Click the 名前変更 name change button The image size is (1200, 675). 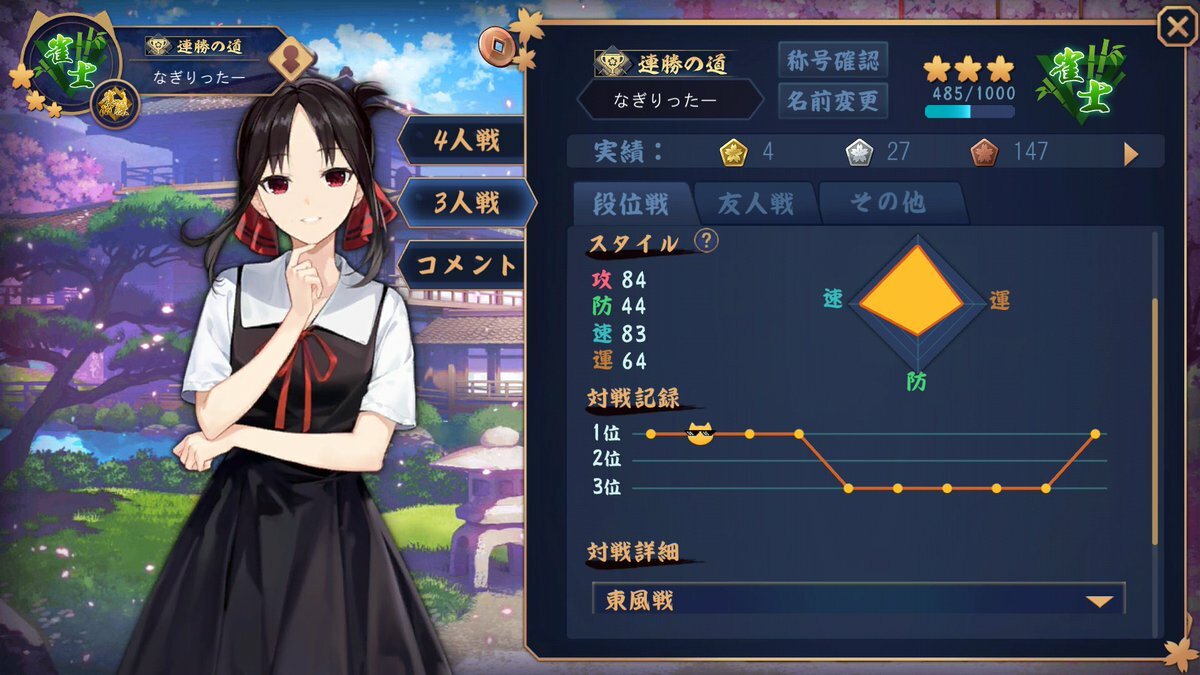[x=832, y=100]
